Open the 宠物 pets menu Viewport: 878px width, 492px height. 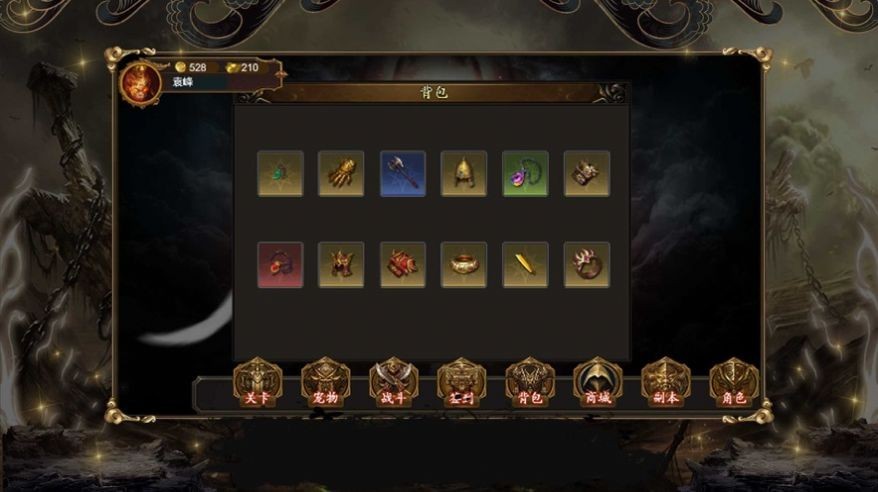click(x=325, y=383)
